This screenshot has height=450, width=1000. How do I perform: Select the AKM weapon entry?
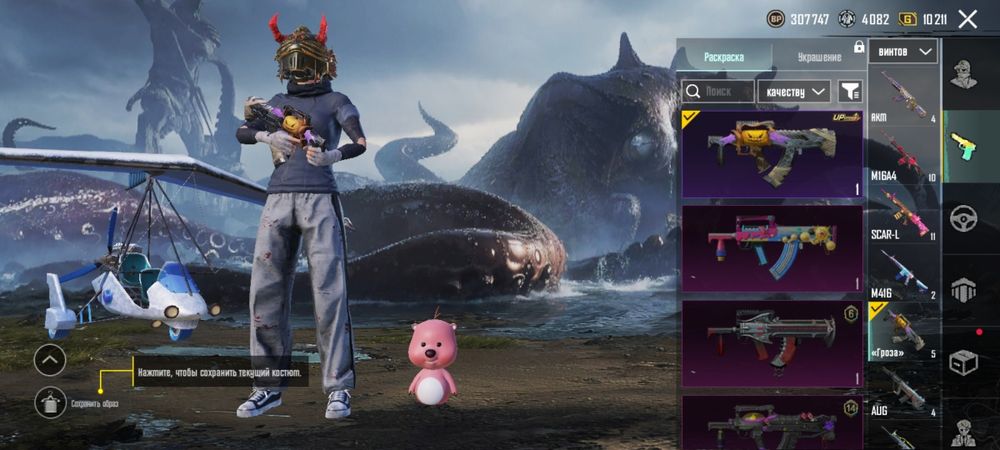904,97
